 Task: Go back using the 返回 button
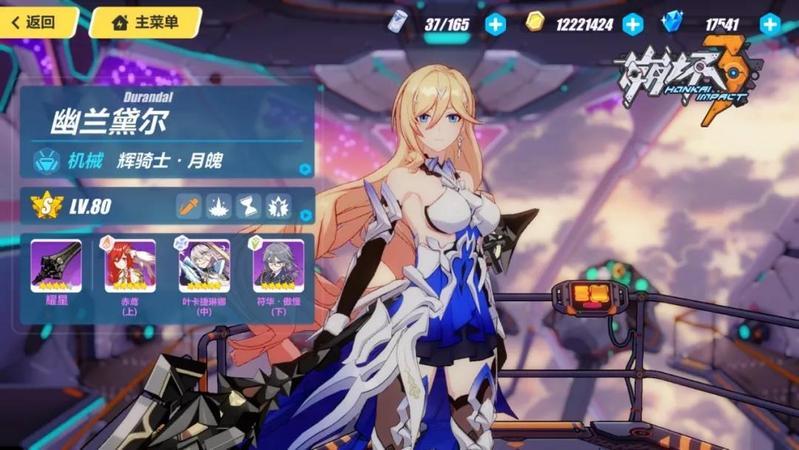(36, 22)
